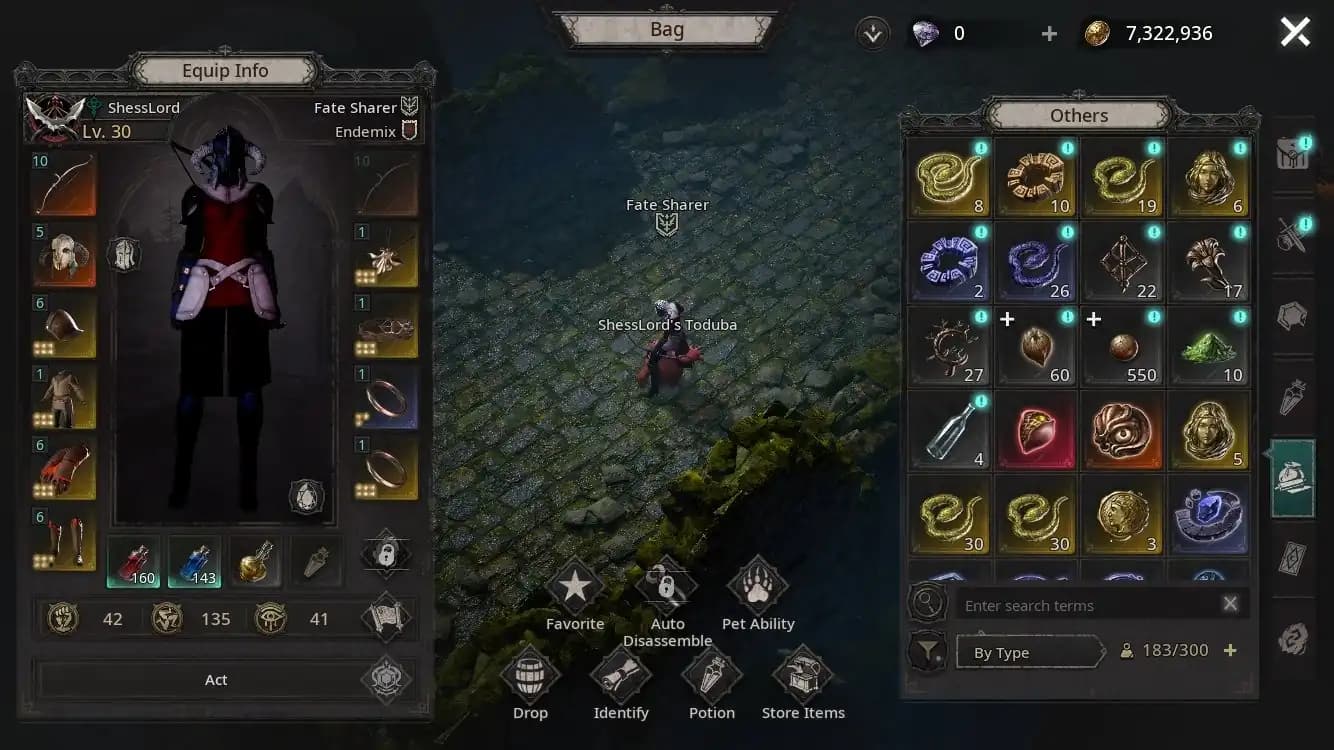Select the red health potion slot
The height and width of the screenshot is (750, 1334).
point(133,560)
